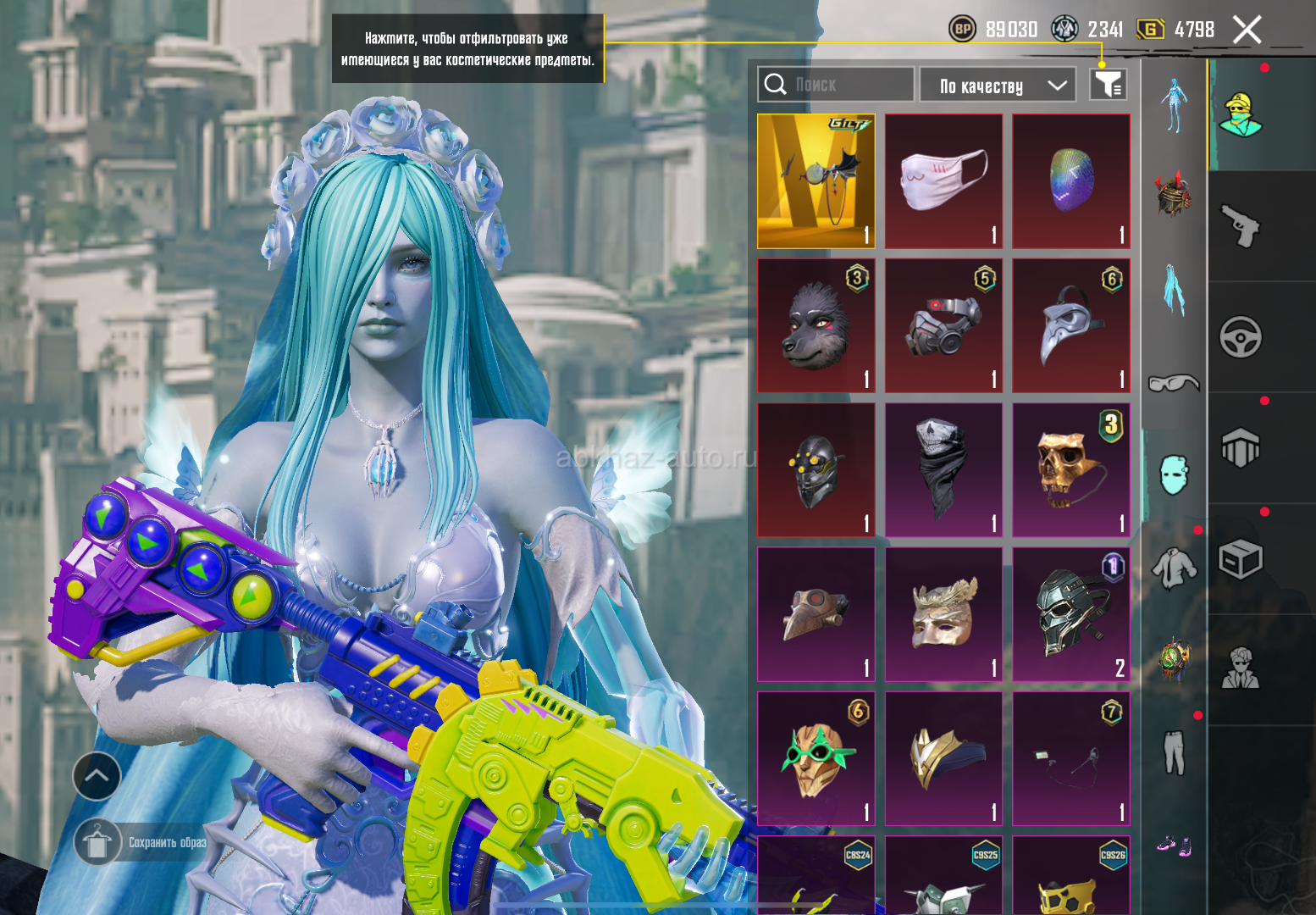Viewport: 1316px width, 915px height.
Task: Pick the mask with green star glasses
Action: coord(816,758)
